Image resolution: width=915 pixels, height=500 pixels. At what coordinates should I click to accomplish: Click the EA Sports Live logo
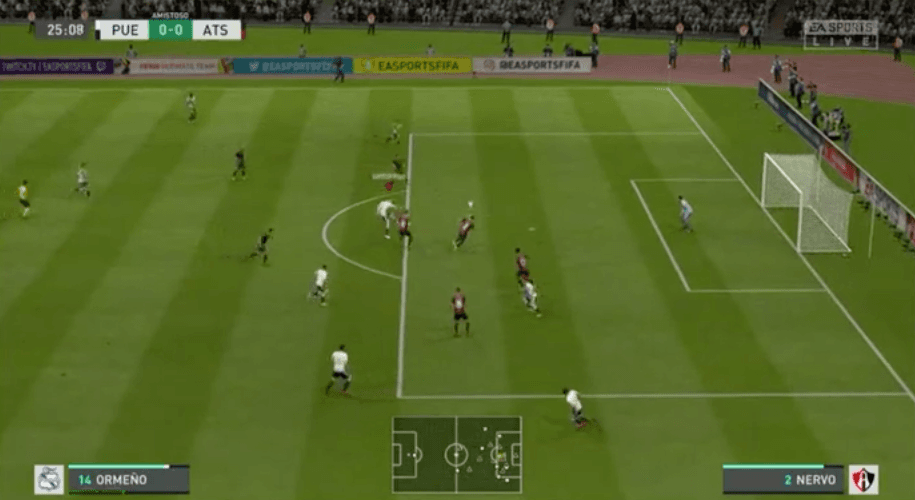(840, 34)
